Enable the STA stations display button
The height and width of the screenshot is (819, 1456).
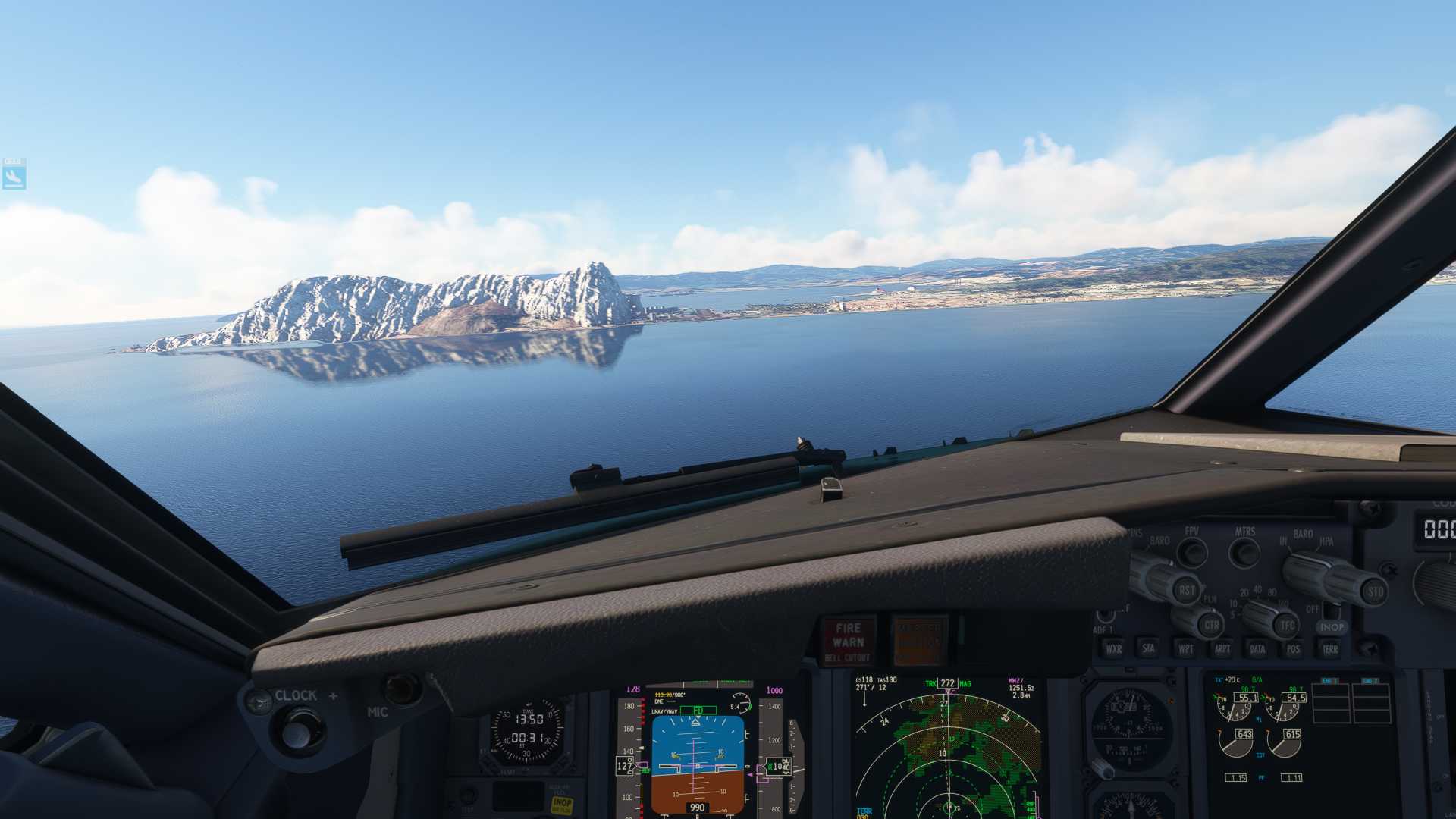1149,648
